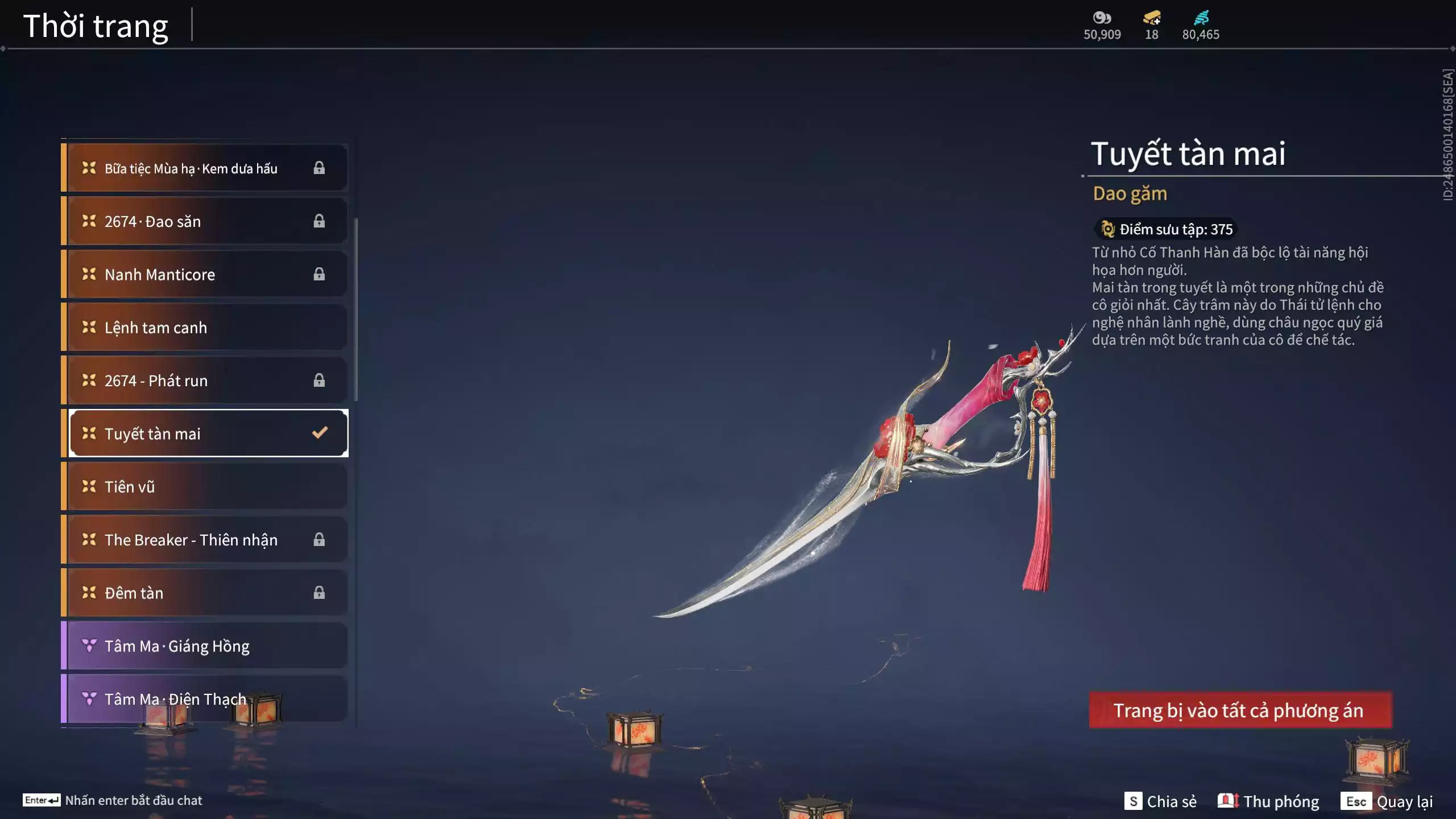Choose the Tiên vũ weapon skin

pyautogui.click(x=205, y=487)
